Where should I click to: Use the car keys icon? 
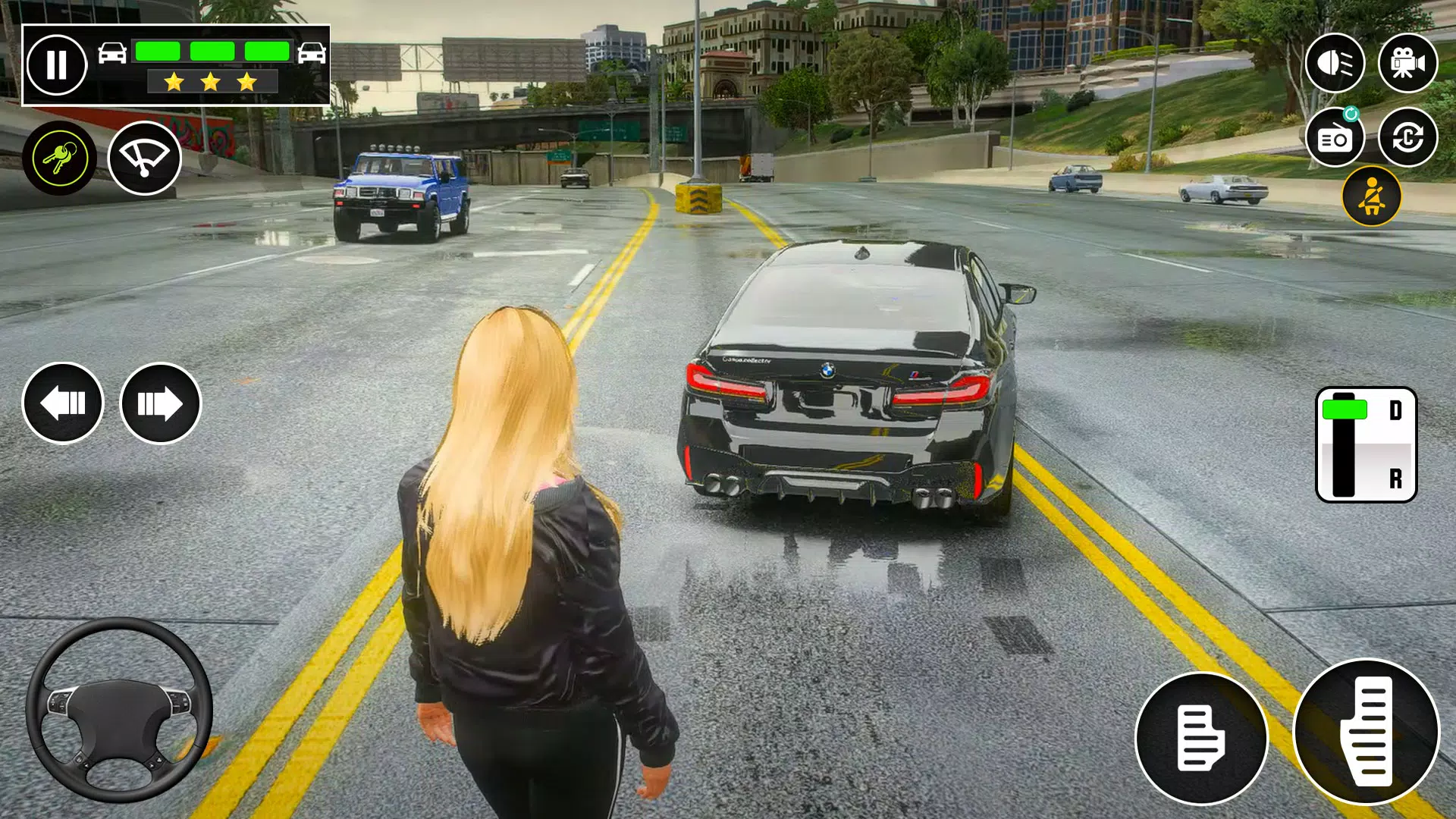coord(62,157)
